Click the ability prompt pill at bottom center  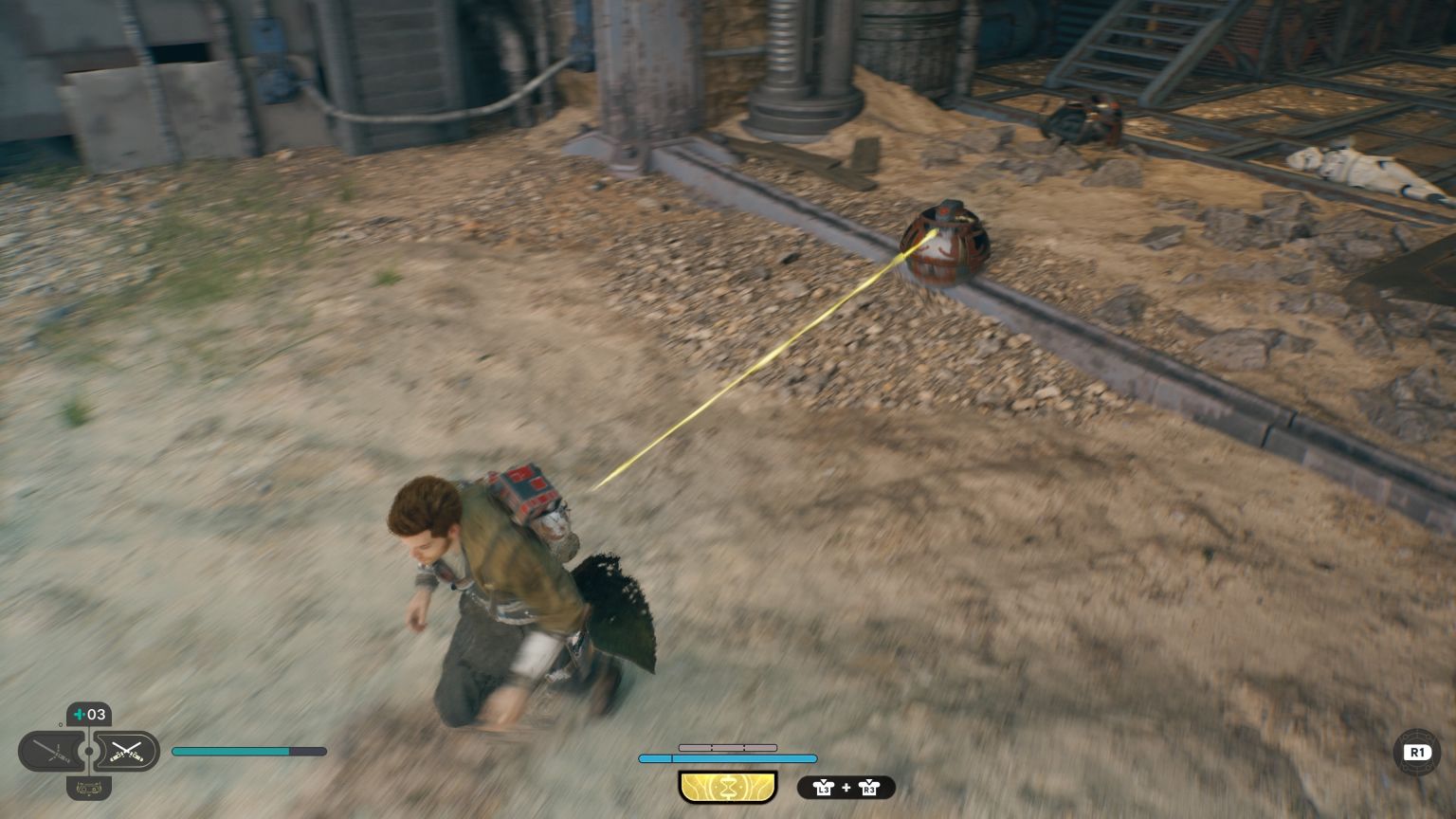[728, 787]
